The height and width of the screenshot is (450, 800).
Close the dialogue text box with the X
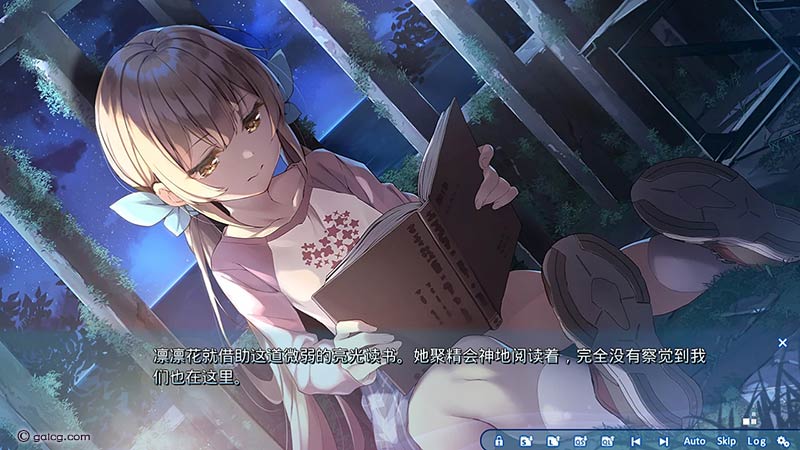click(x=782, y=343)
